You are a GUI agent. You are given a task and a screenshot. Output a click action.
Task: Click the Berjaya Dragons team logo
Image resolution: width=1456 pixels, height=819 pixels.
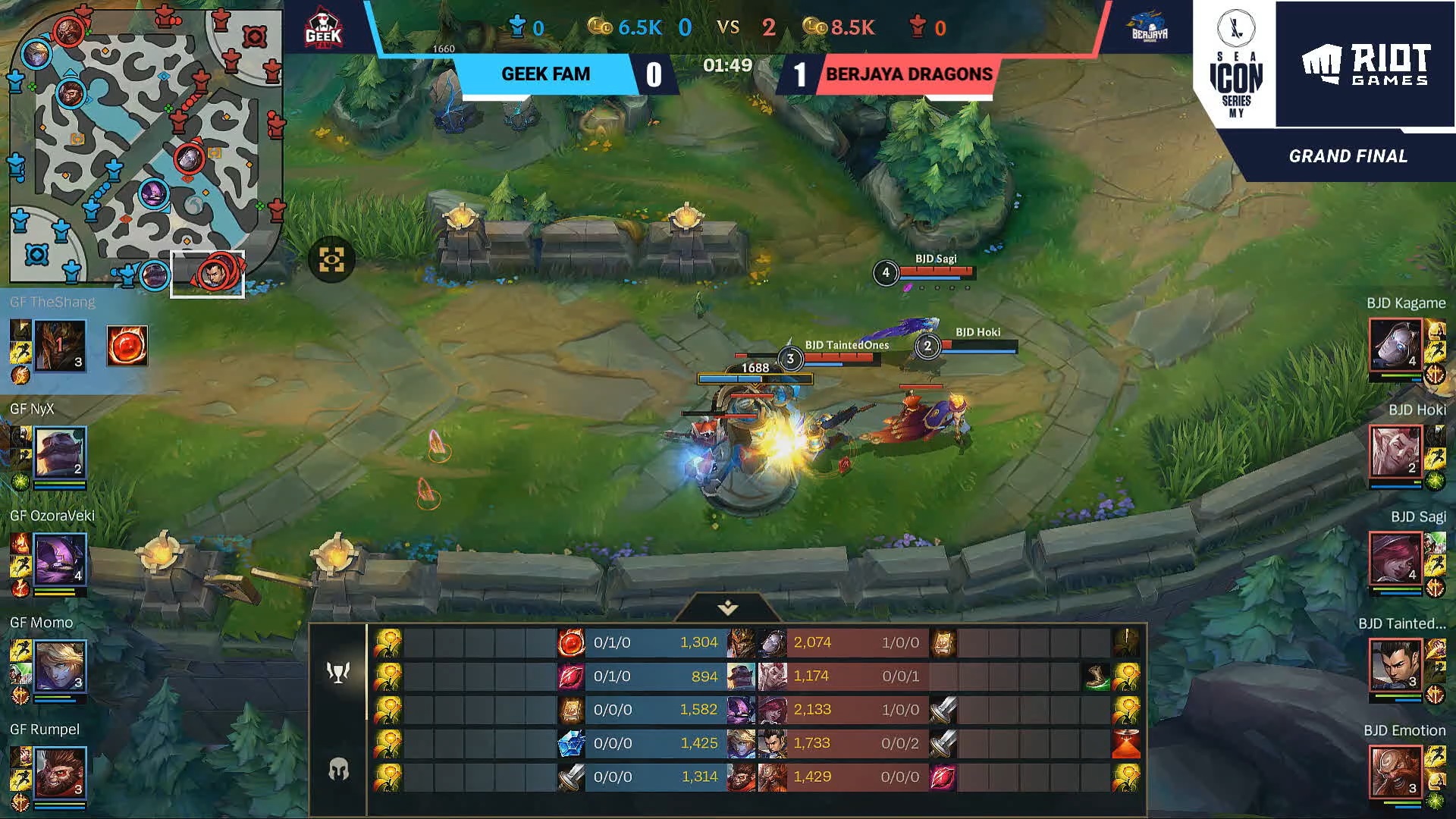click(x=1150, y=29)
